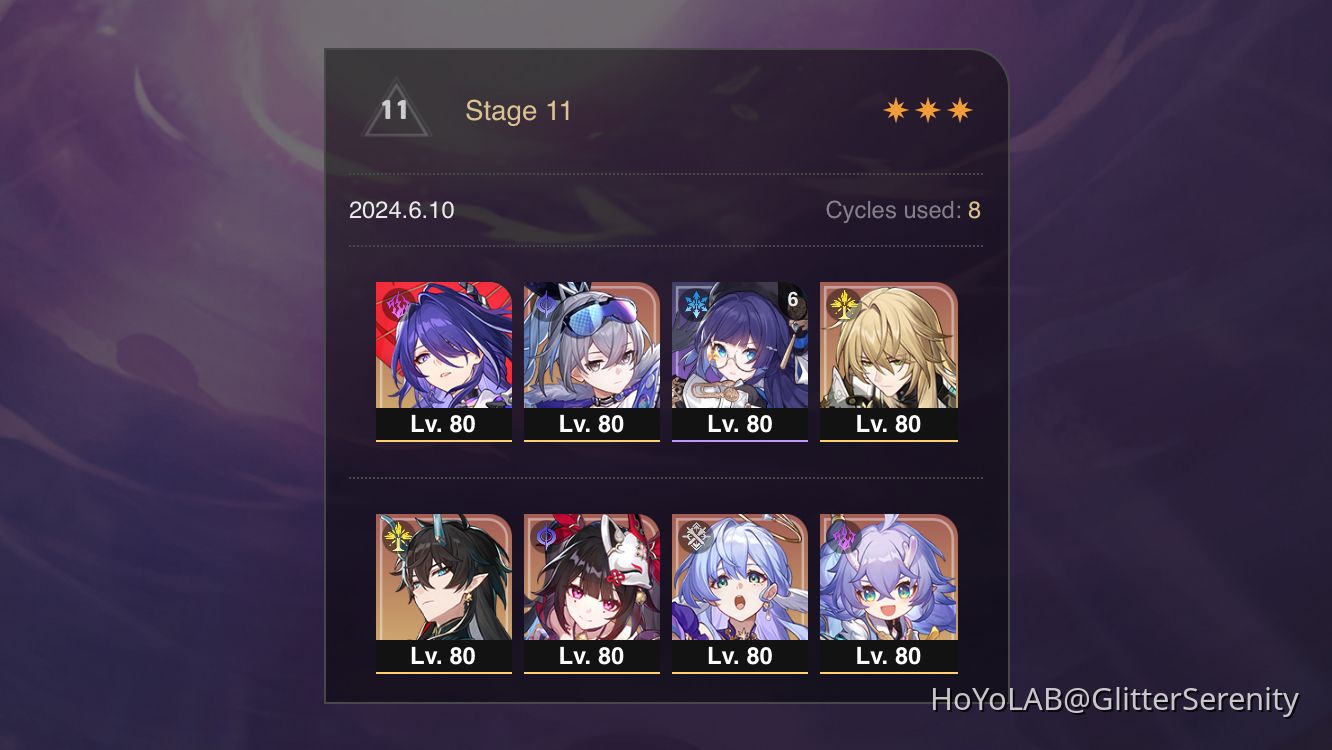Click the Stage 11 title text
This screenshot has width=1332, height=750.
point(518,111)
